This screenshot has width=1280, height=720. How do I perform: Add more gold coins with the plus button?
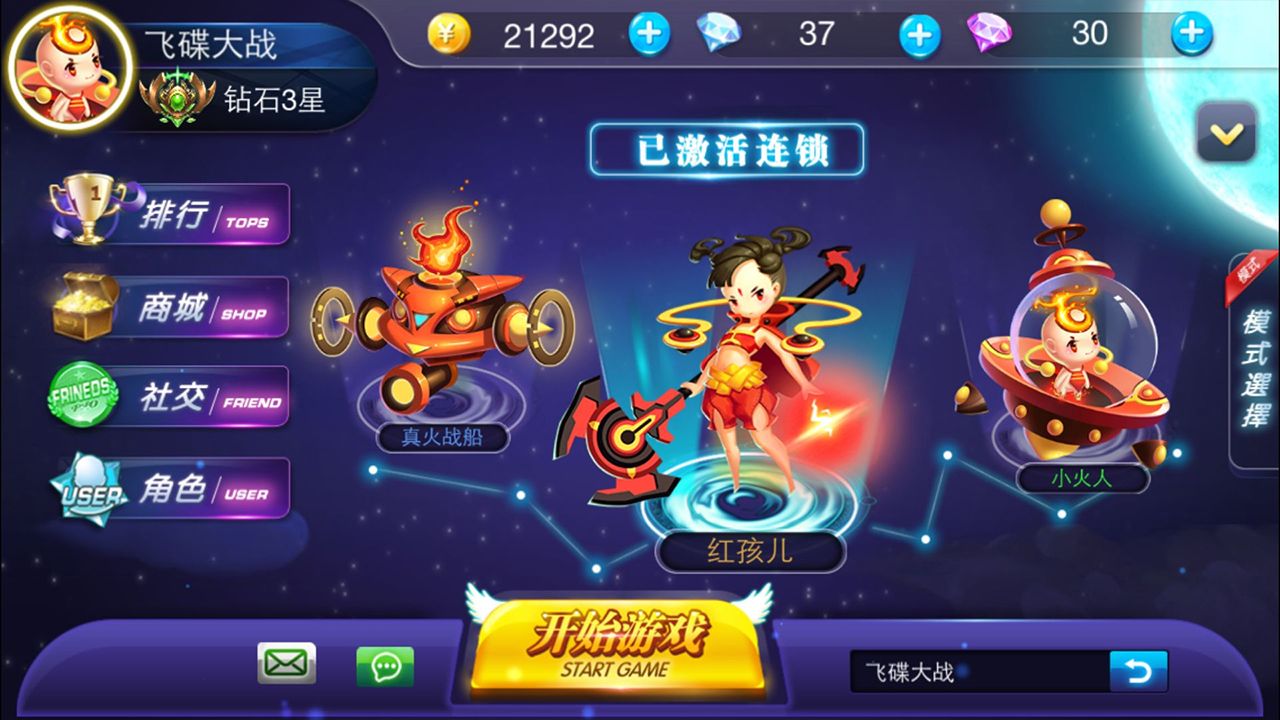click(649, 34)
